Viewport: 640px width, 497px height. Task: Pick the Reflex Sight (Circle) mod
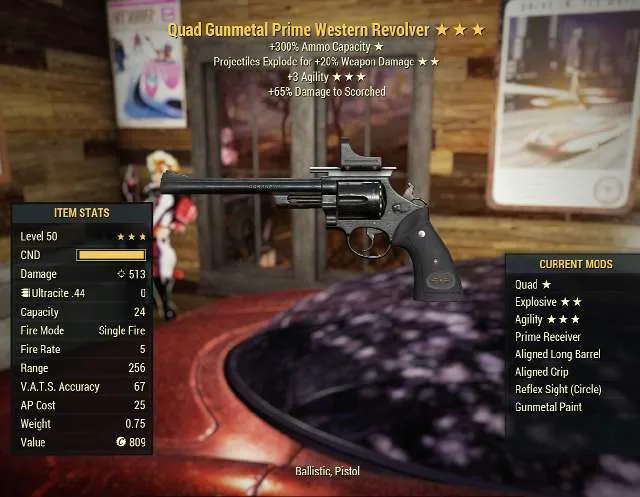point(558,389)
